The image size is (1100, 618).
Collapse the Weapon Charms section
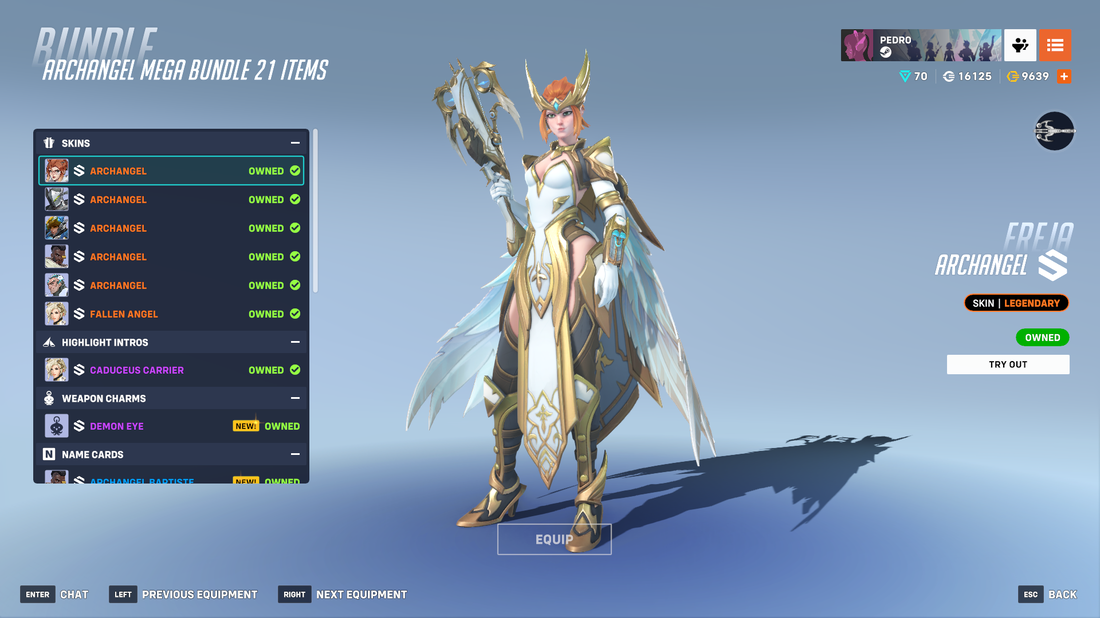pyautogui.click(x=295, y=398)
